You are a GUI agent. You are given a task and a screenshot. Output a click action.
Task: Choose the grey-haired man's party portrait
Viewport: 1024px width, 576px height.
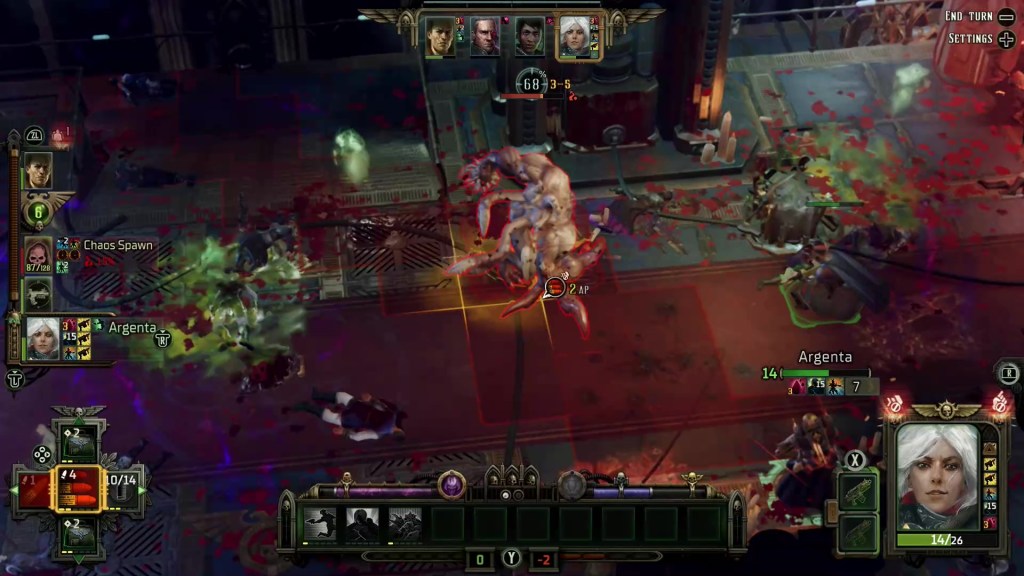[x=485, y=36]
